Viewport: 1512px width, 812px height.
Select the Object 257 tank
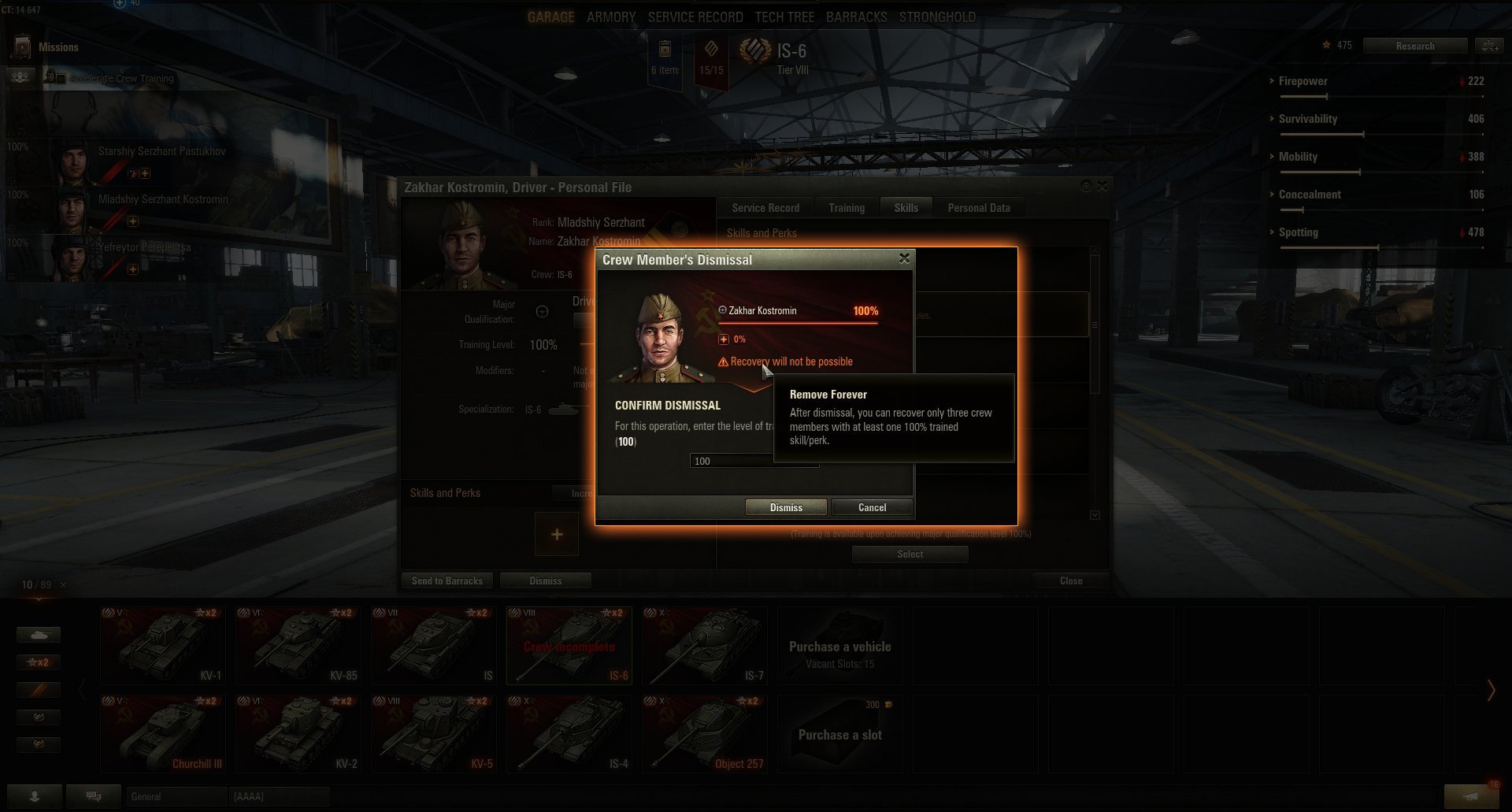click(704, 733)
